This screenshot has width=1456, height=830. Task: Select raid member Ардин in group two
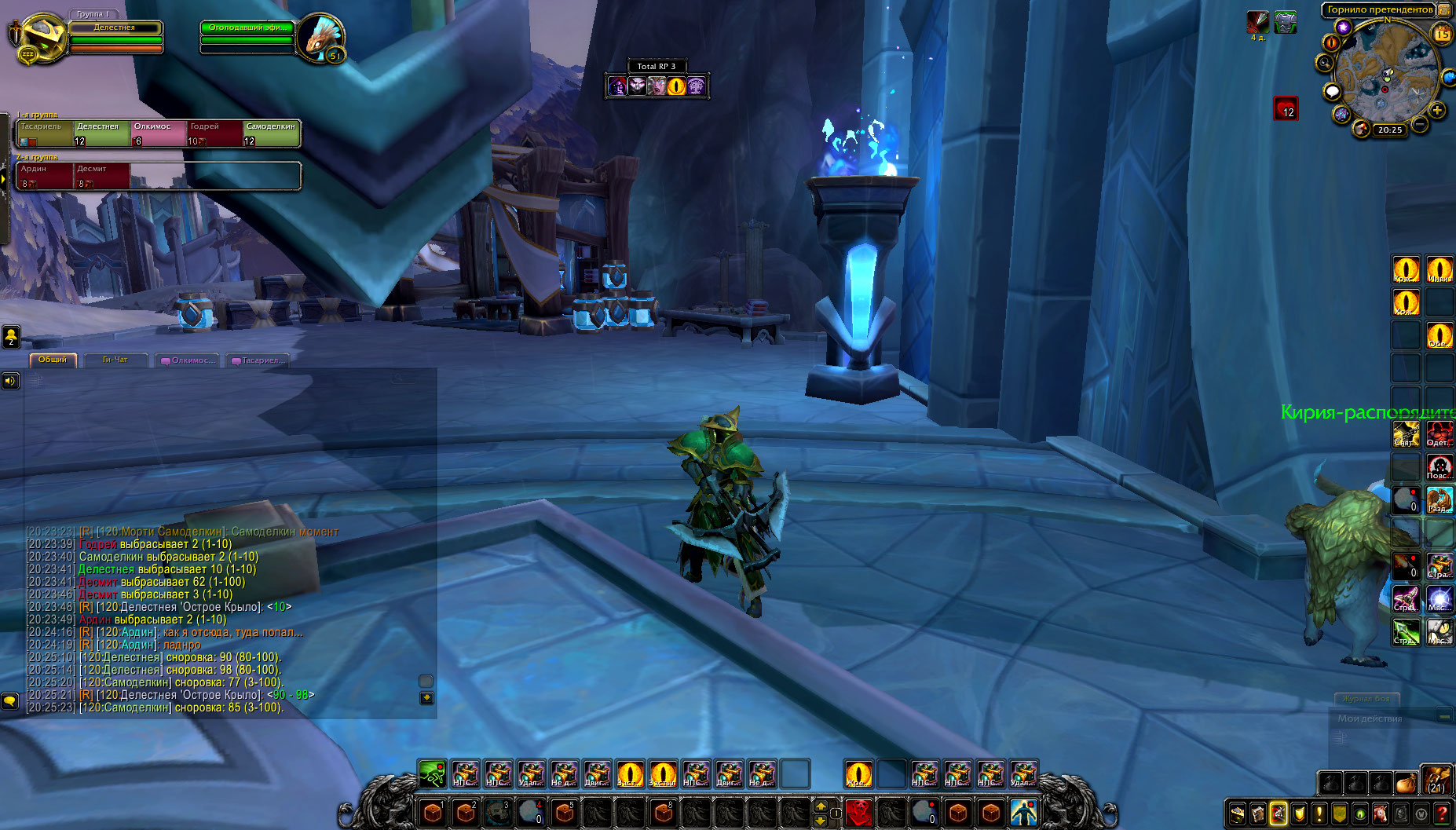click(45, 175)
